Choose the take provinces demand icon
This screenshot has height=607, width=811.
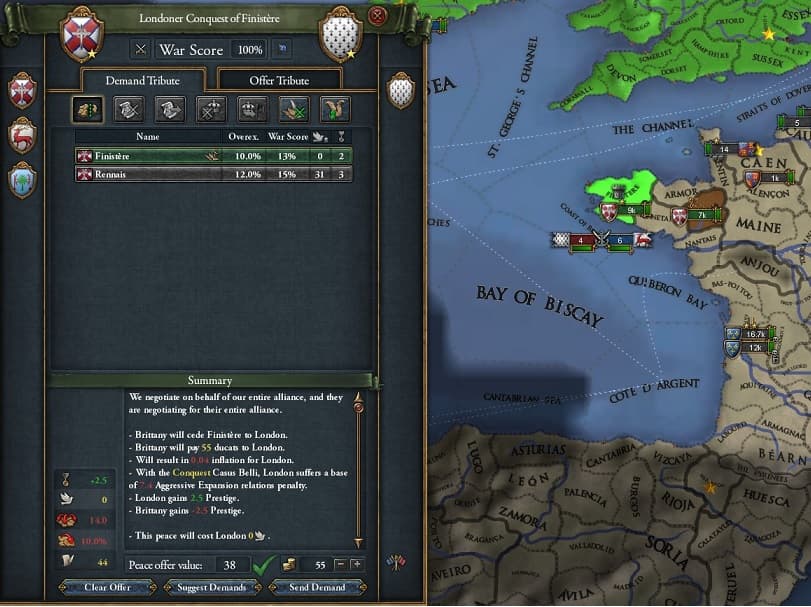[87, 110]
